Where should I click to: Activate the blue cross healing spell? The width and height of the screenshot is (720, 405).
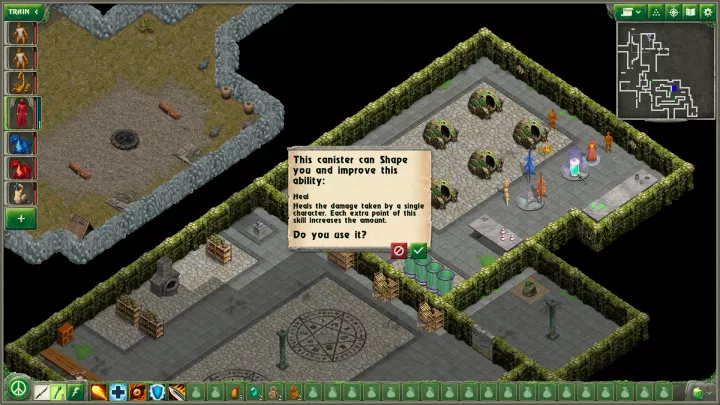point(118,391)
